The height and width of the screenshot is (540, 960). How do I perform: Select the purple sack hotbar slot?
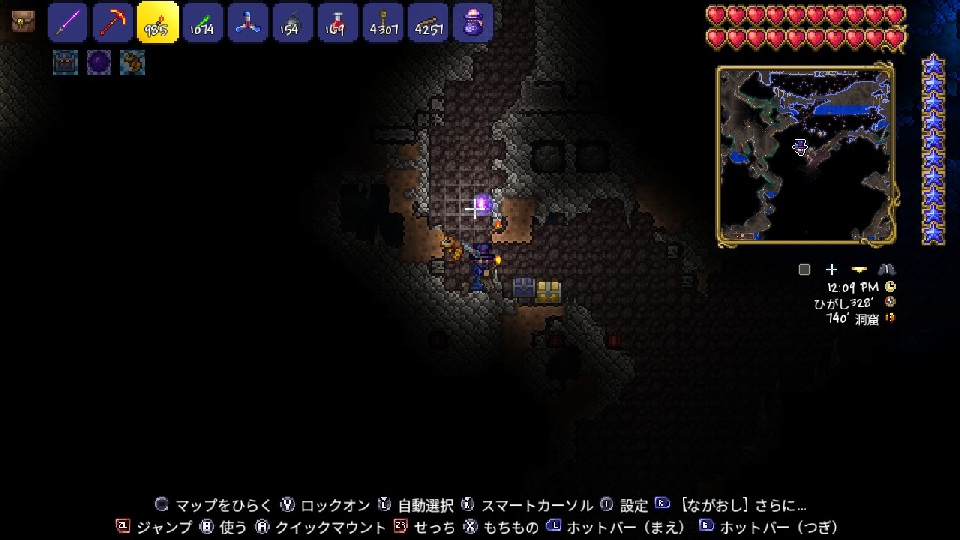pos(472,22)
